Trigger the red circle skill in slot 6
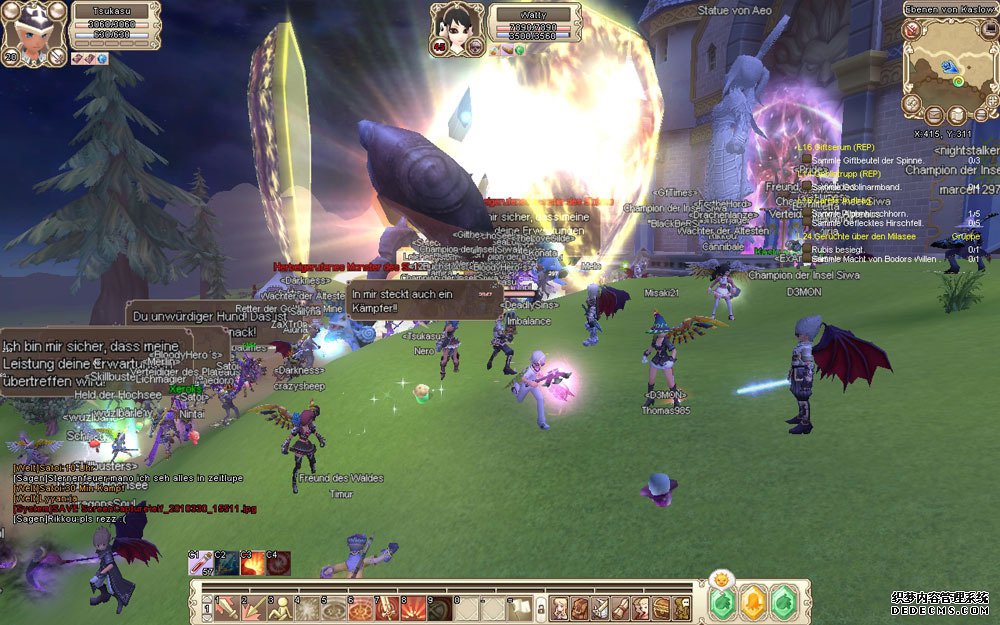The width and height of the screenshot is (1000, 625). 359,607
